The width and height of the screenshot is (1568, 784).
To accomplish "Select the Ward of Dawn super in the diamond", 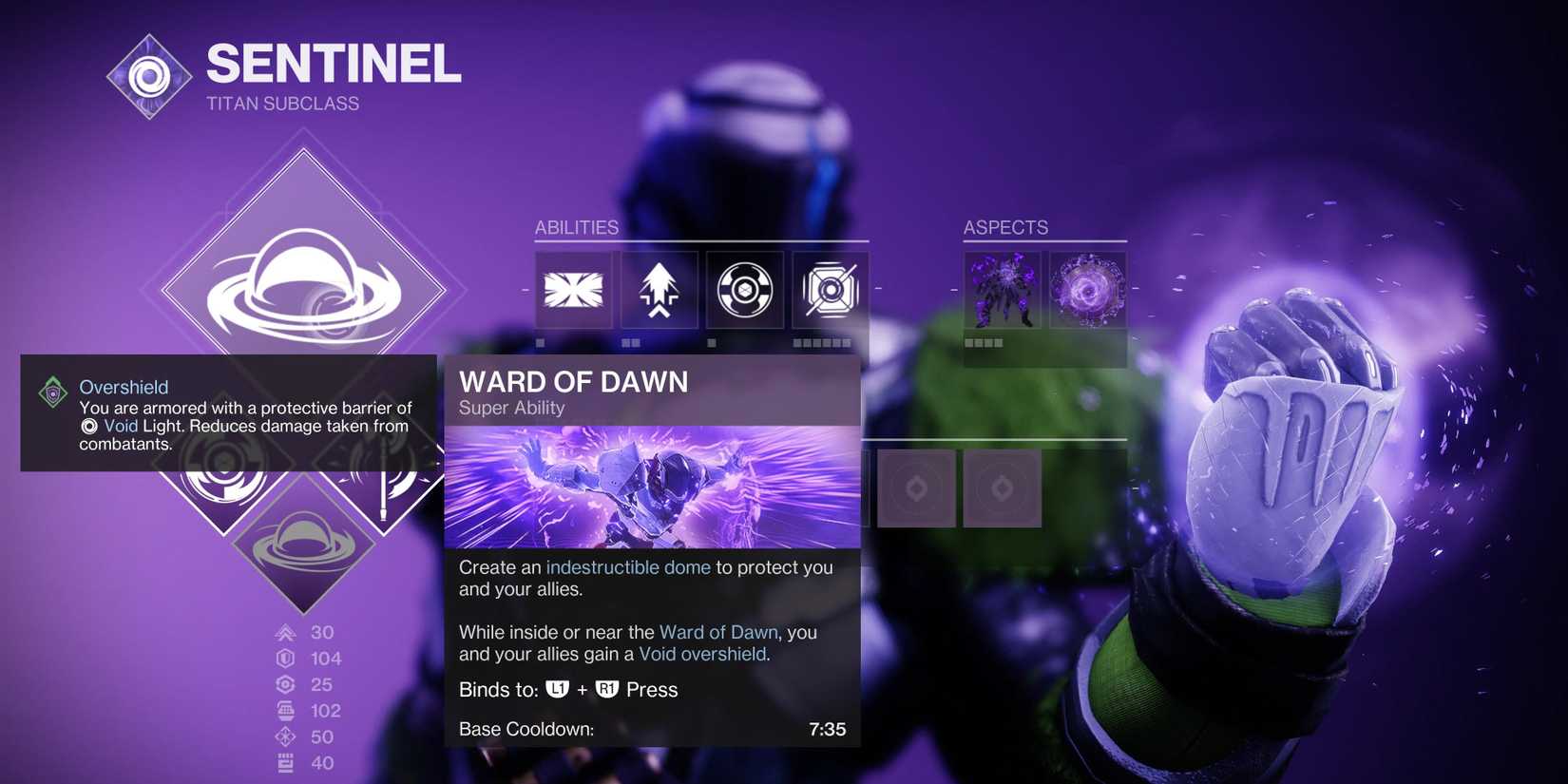I will click(309, 285).
